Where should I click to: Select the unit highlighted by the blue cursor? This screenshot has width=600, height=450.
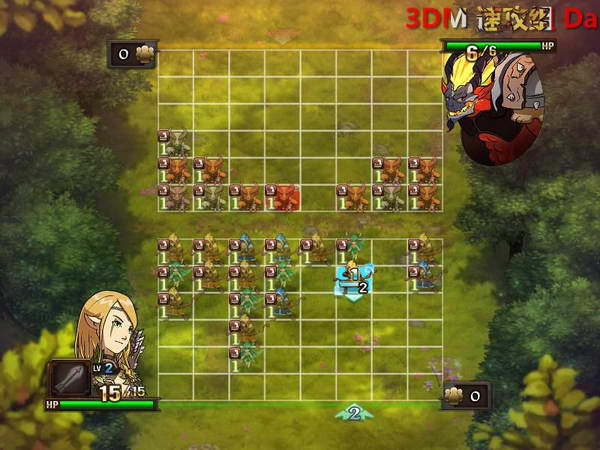pos(353,278)
